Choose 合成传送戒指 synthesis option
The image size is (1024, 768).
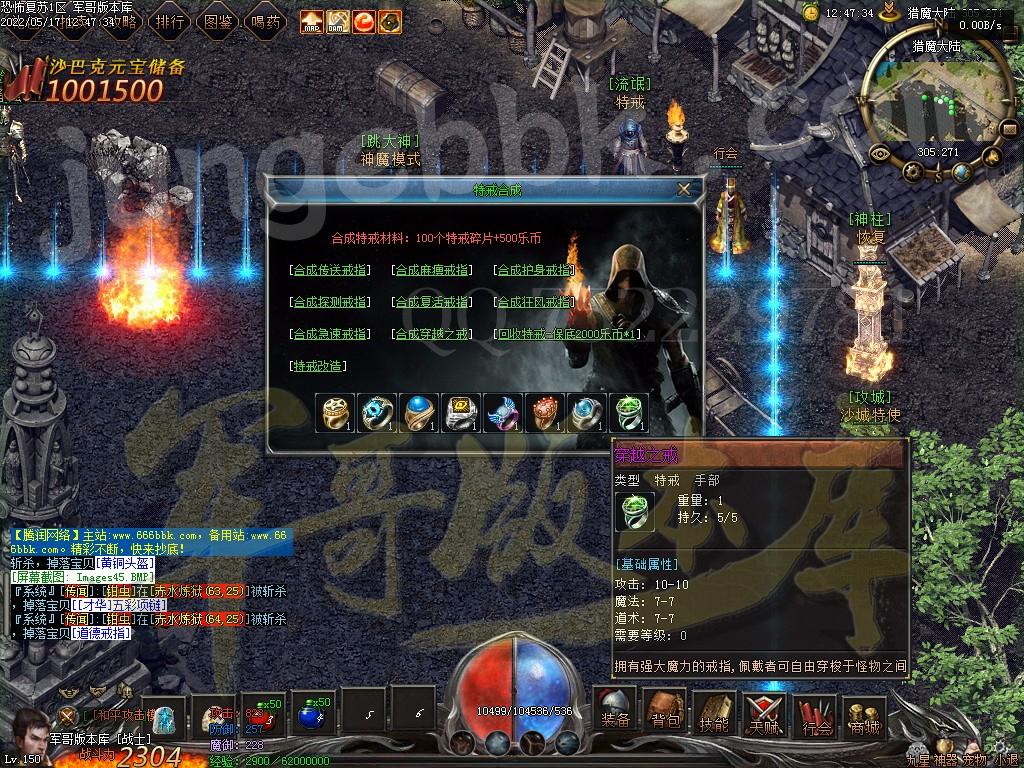pos(329,270)
